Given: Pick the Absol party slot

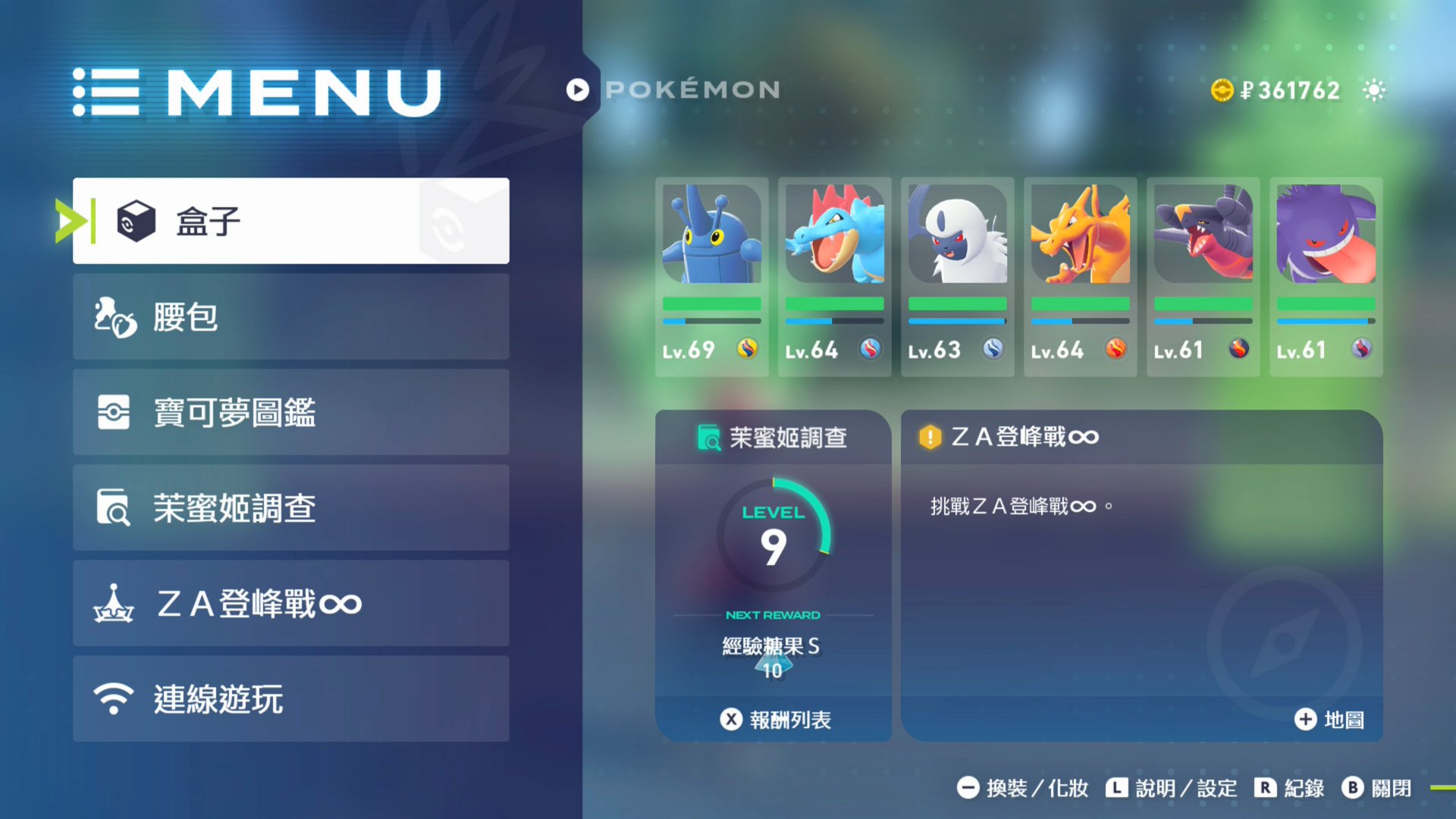Looking at the screenshot, I should point(957,277).
